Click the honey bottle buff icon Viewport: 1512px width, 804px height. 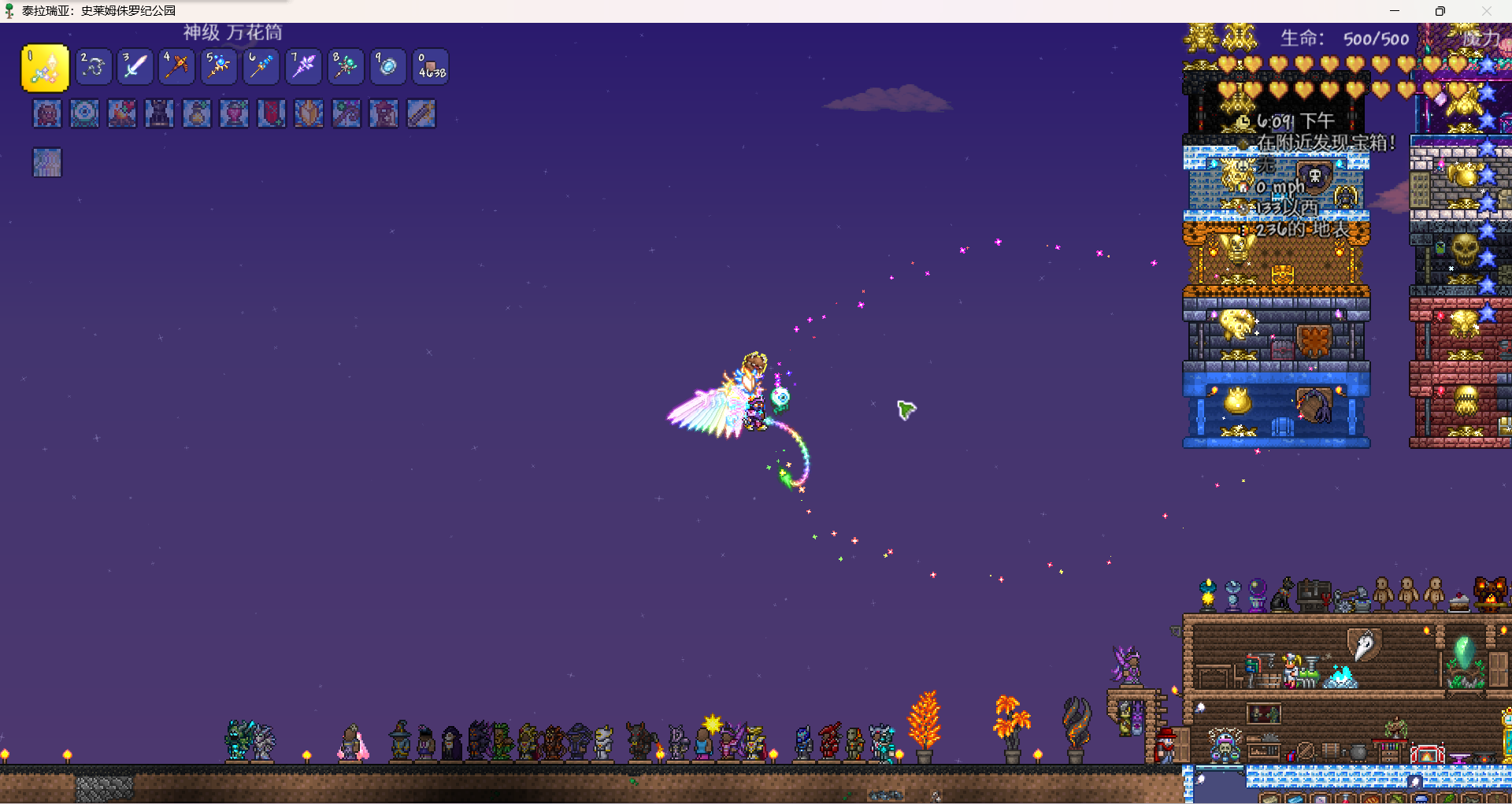tap(197, 113)
